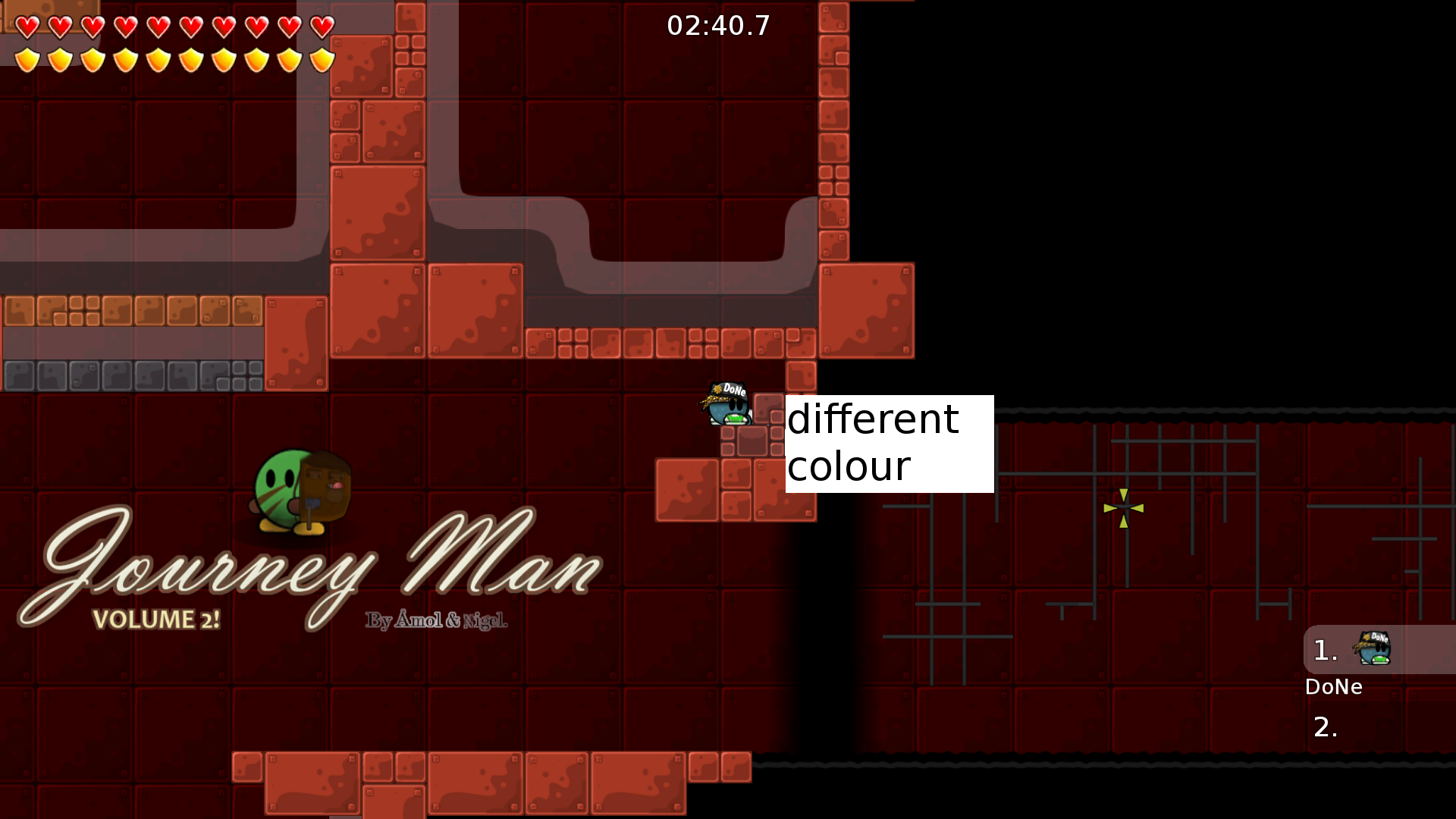Click the 'different colour' speech bubble
This screenshot has height=819, width=1456.
[888, 443]
